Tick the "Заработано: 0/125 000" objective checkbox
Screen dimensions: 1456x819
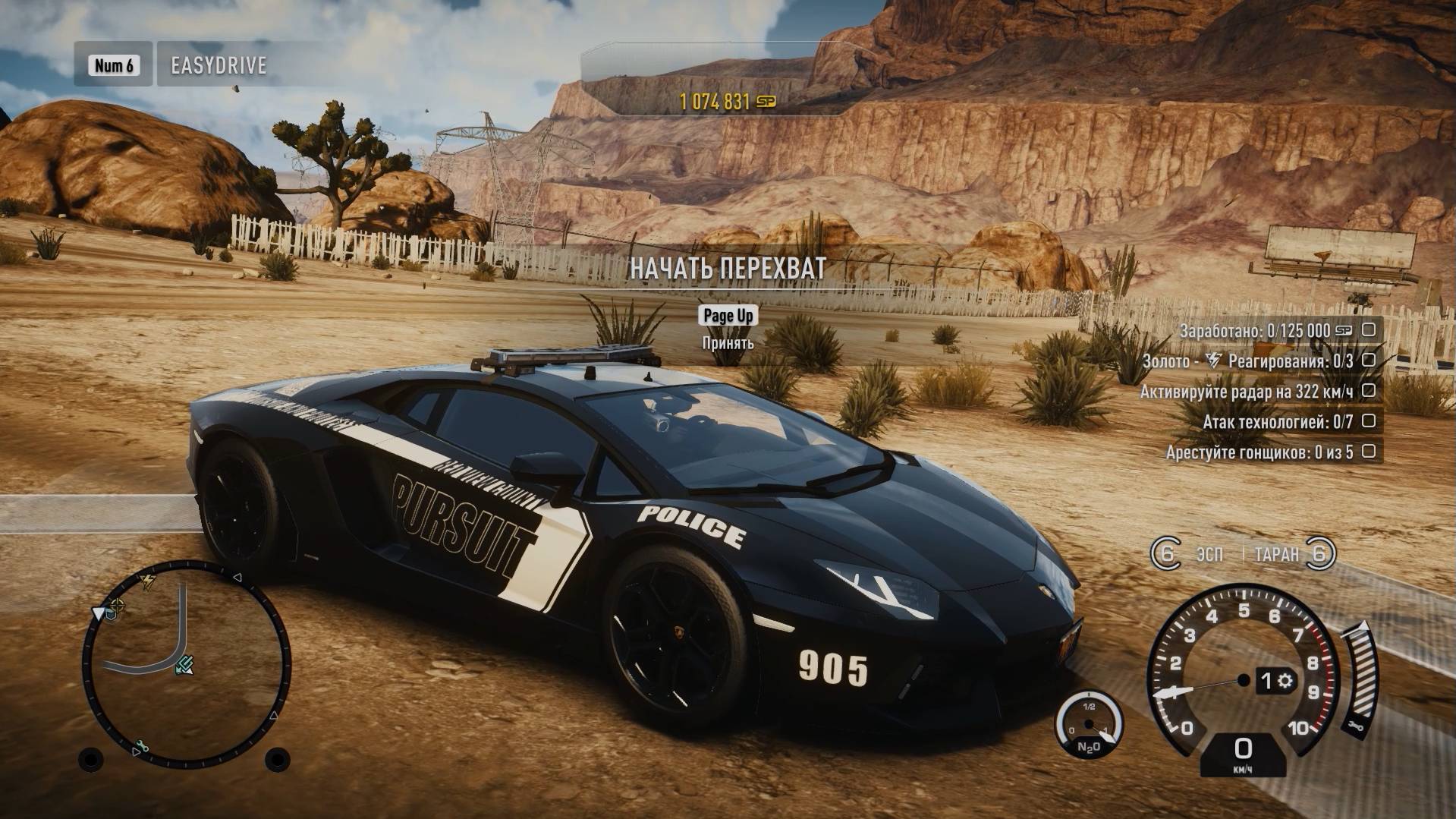1368,330
